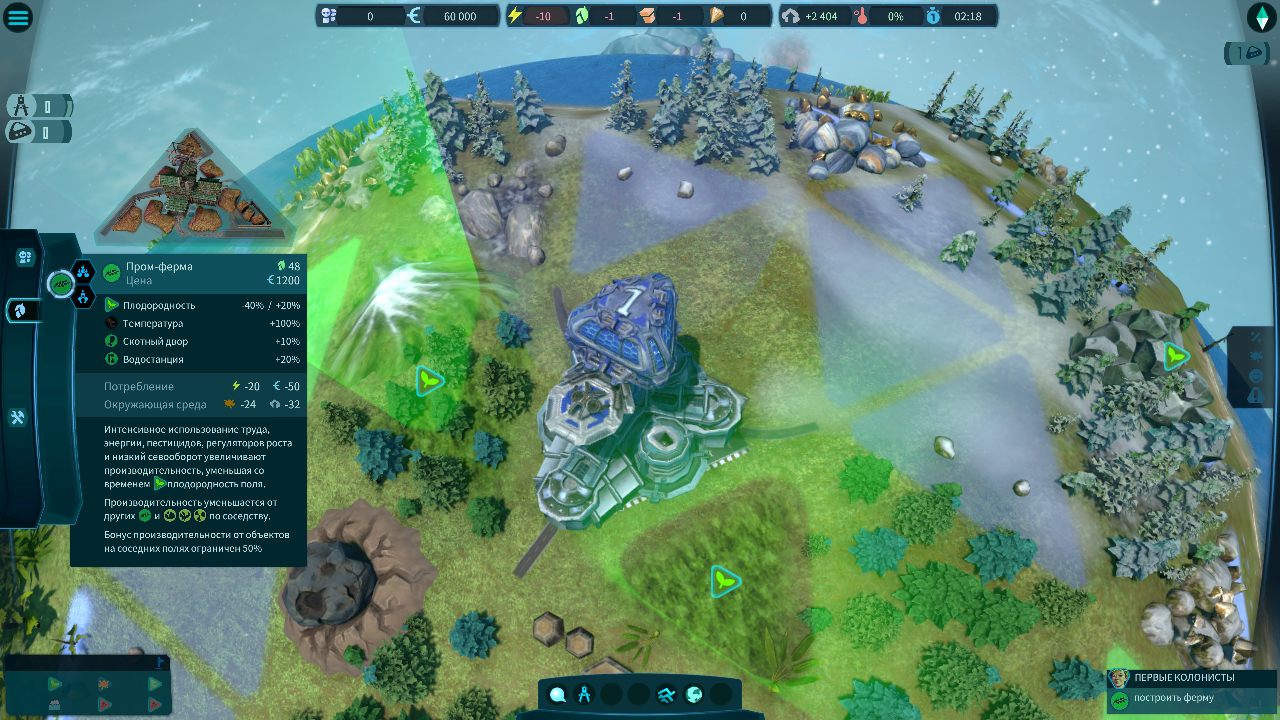Image resolution: width=1280 pixels, height=720 pixels.
Task: Click the wave pattern button in bottom toolbar
Action: pyautogui.click(x=665, y=694)
